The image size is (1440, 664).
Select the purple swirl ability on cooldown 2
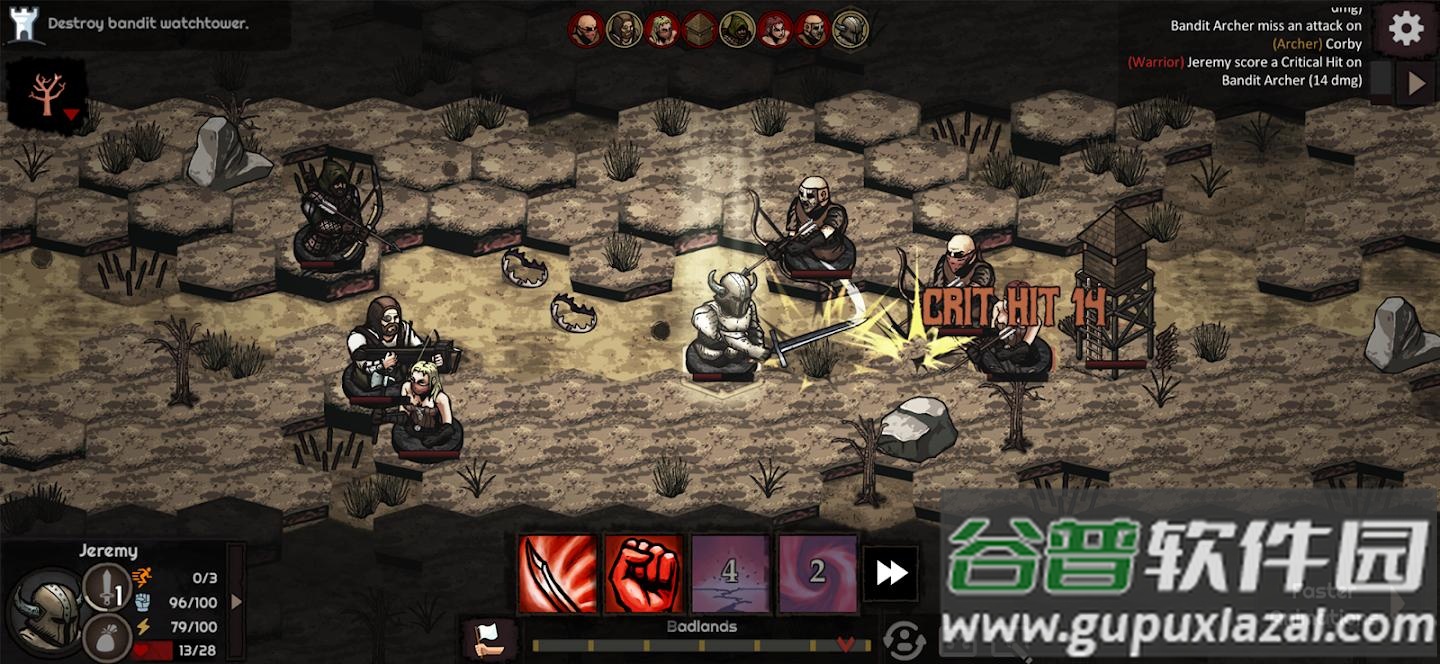(x=817, y=573)
